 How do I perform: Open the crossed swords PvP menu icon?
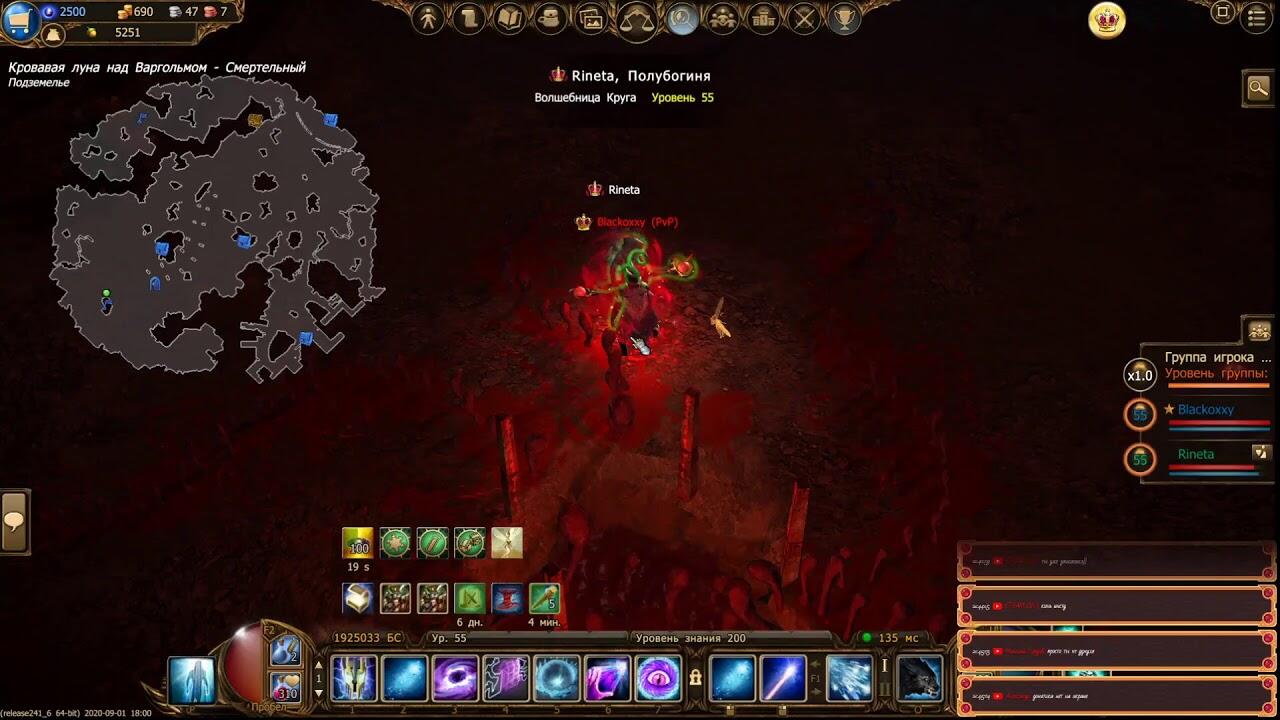[804, 19]
